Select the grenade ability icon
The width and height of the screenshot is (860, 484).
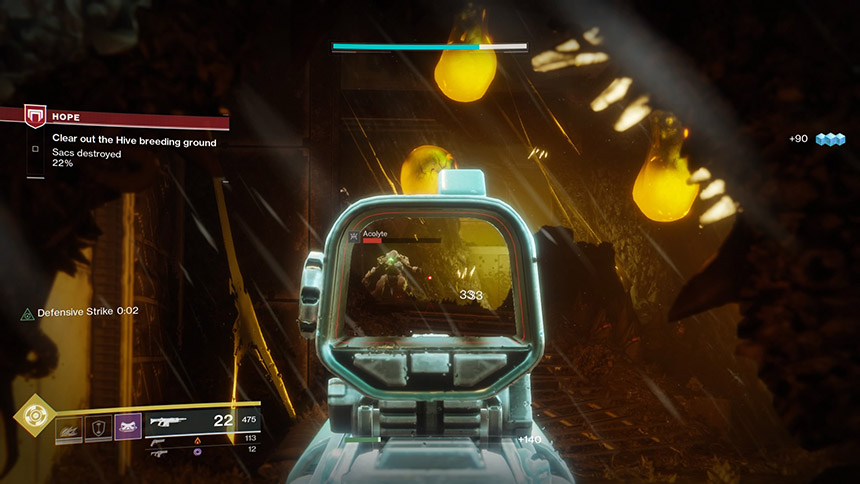pyautogui.click(x=69, y=428)
